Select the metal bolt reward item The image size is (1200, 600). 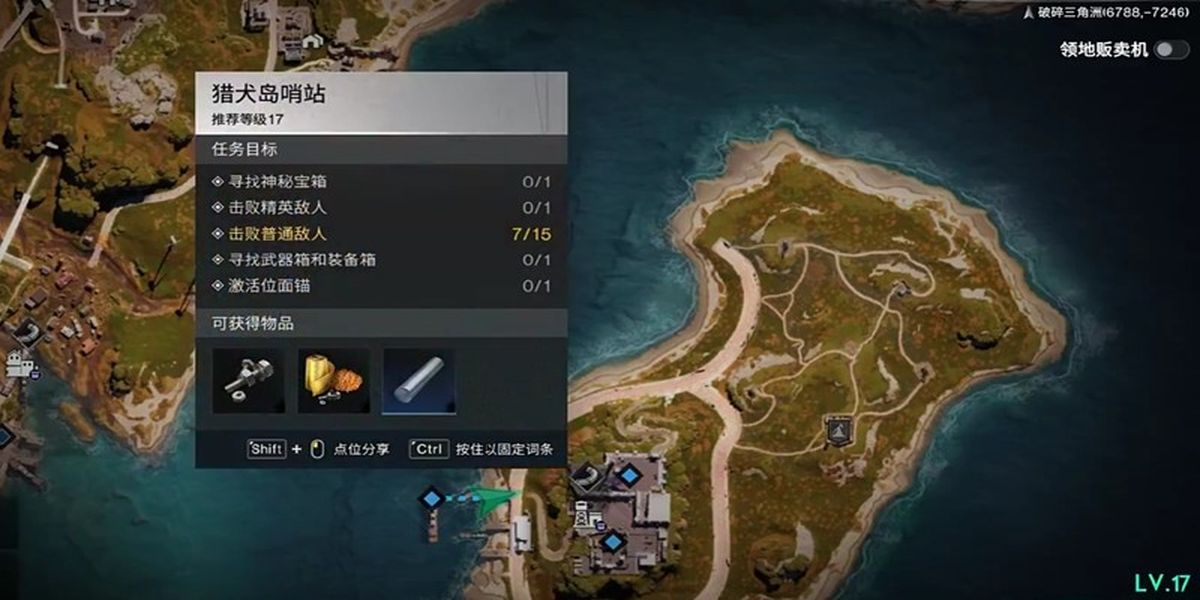(248, 381)
